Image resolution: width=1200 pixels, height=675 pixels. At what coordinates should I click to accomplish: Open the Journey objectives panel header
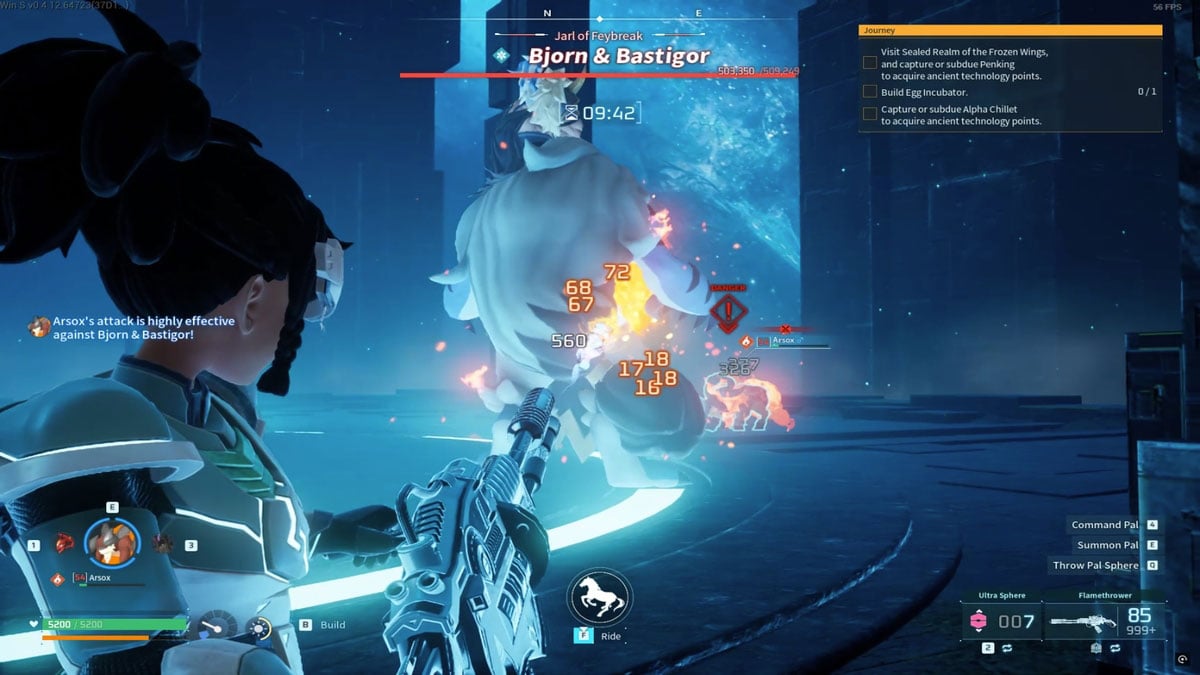click(1010, 31)
